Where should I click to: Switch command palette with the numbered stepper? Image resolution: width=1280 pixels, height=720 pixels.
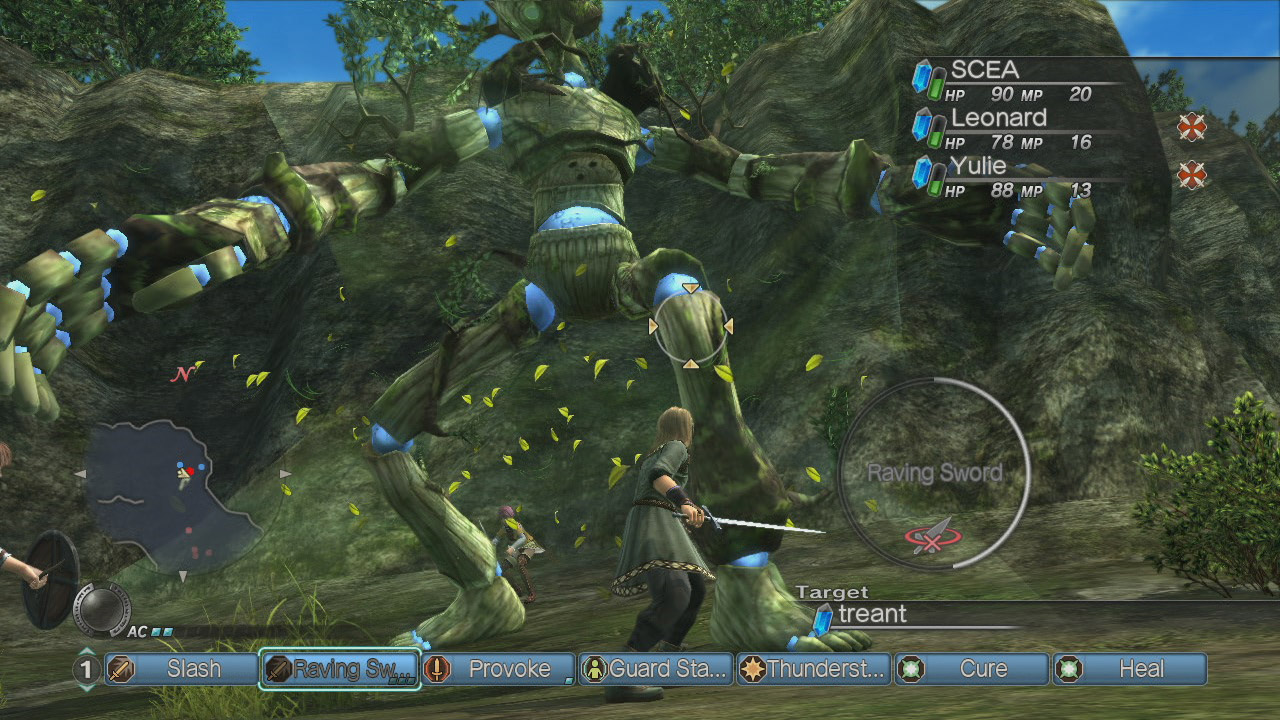pos(87,669)
